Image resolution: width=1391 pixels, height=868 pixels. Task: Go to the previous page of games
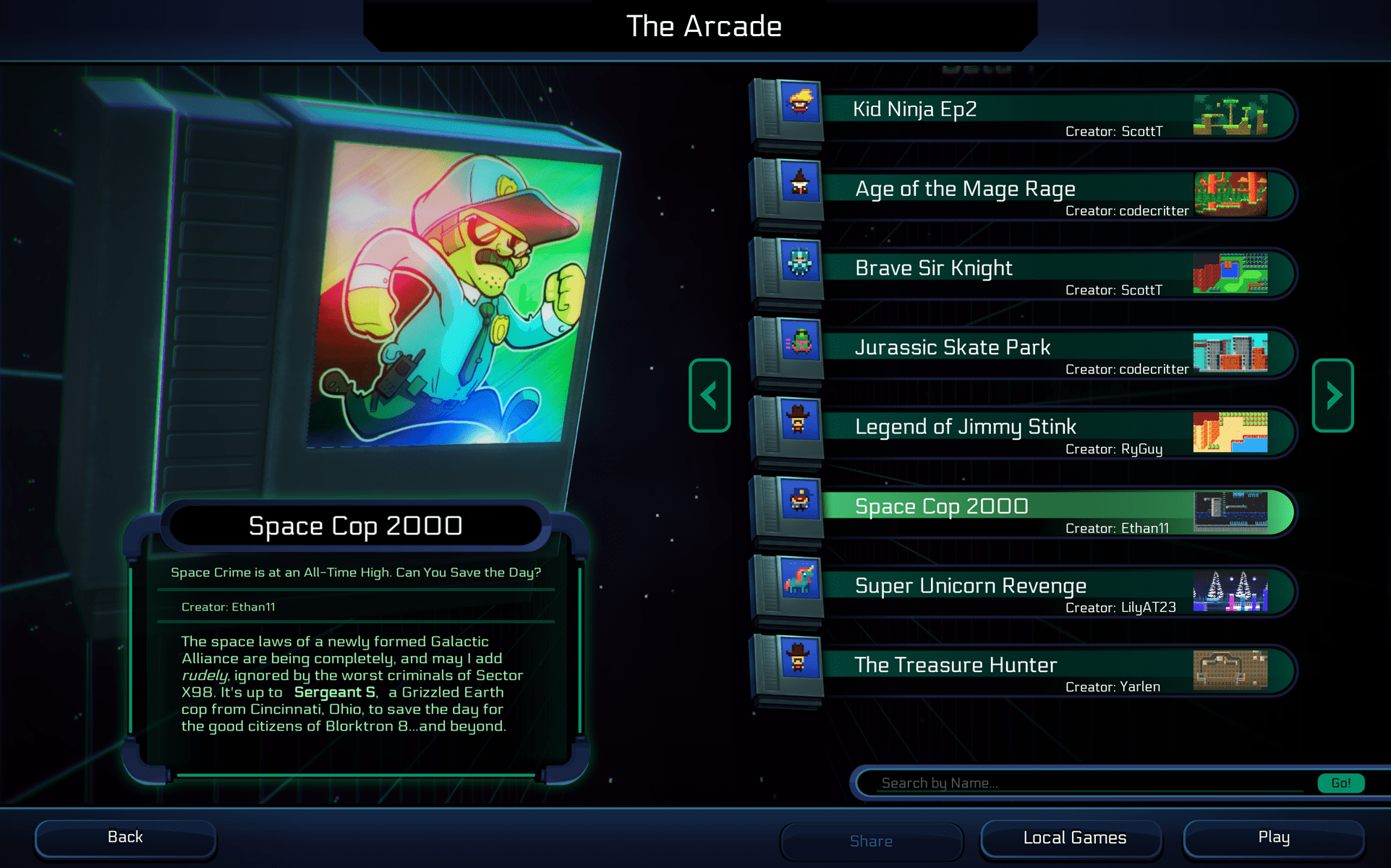[710, 395]
